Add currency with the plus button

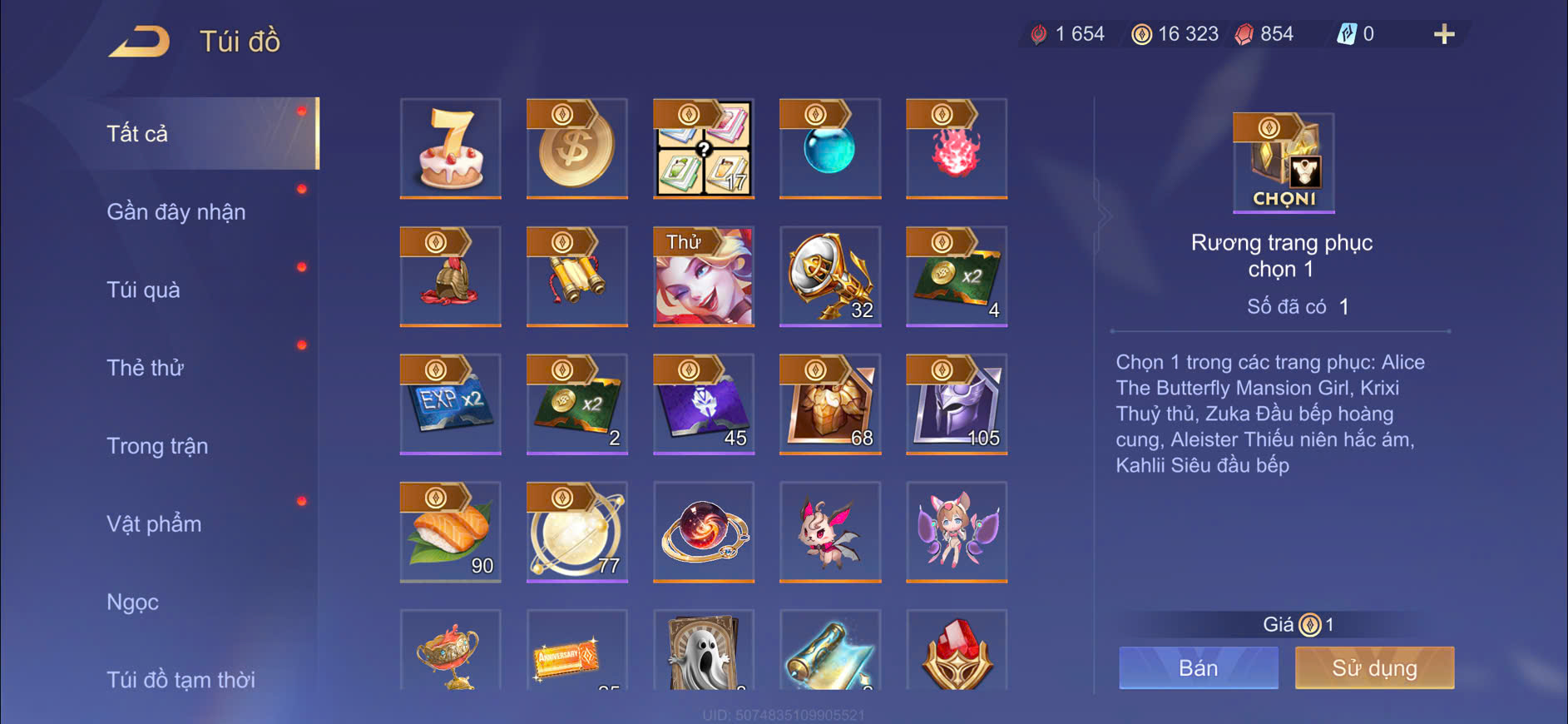[1444, 34]
